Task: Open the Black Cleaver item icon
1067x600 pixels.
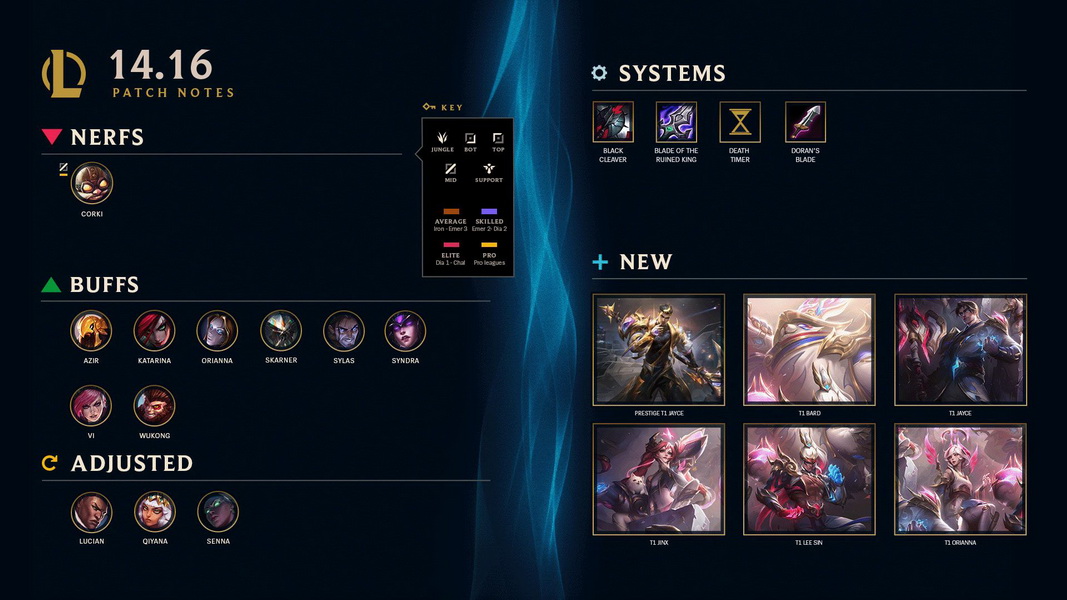Action: 613,123
